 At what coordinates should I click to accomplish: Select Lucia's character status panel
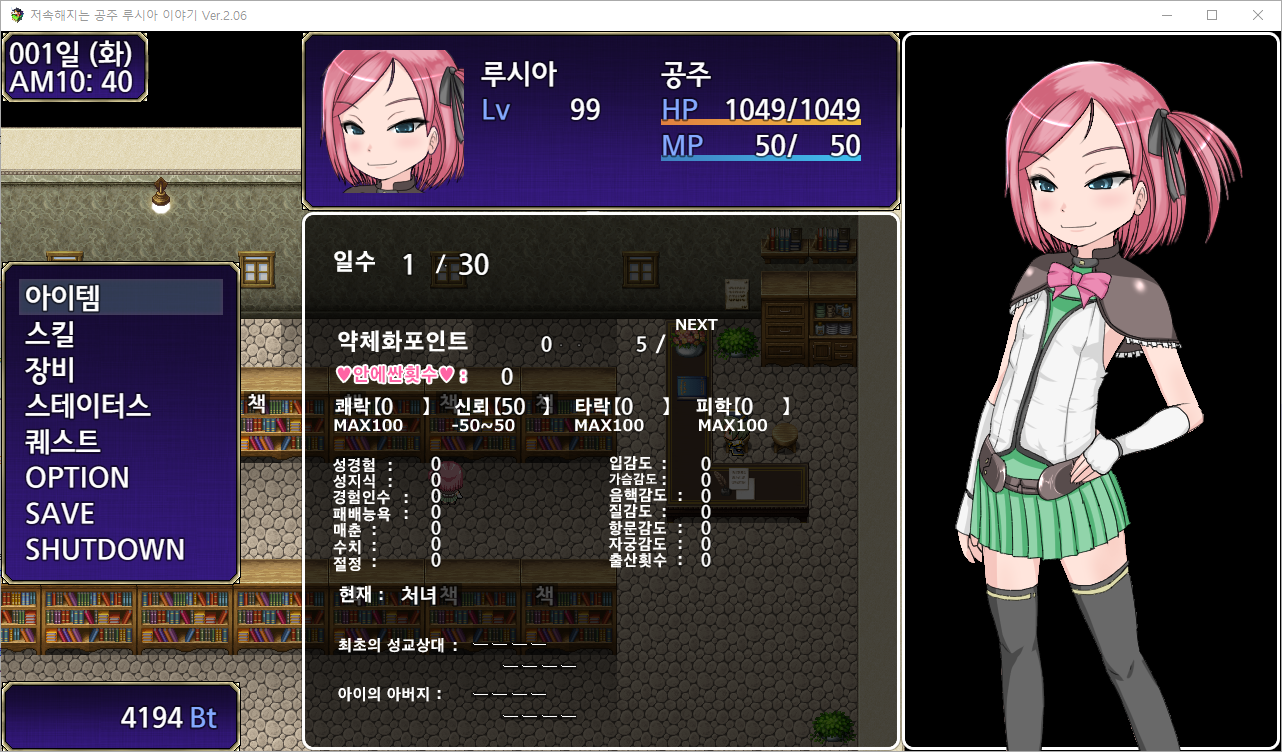coord(600,121)
